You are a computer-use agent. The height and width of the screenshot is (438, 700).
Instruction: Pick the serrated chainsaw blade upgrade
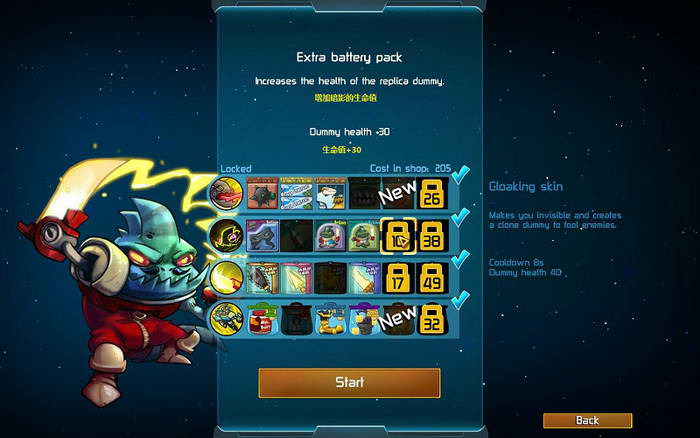click(x=262, y=277)
